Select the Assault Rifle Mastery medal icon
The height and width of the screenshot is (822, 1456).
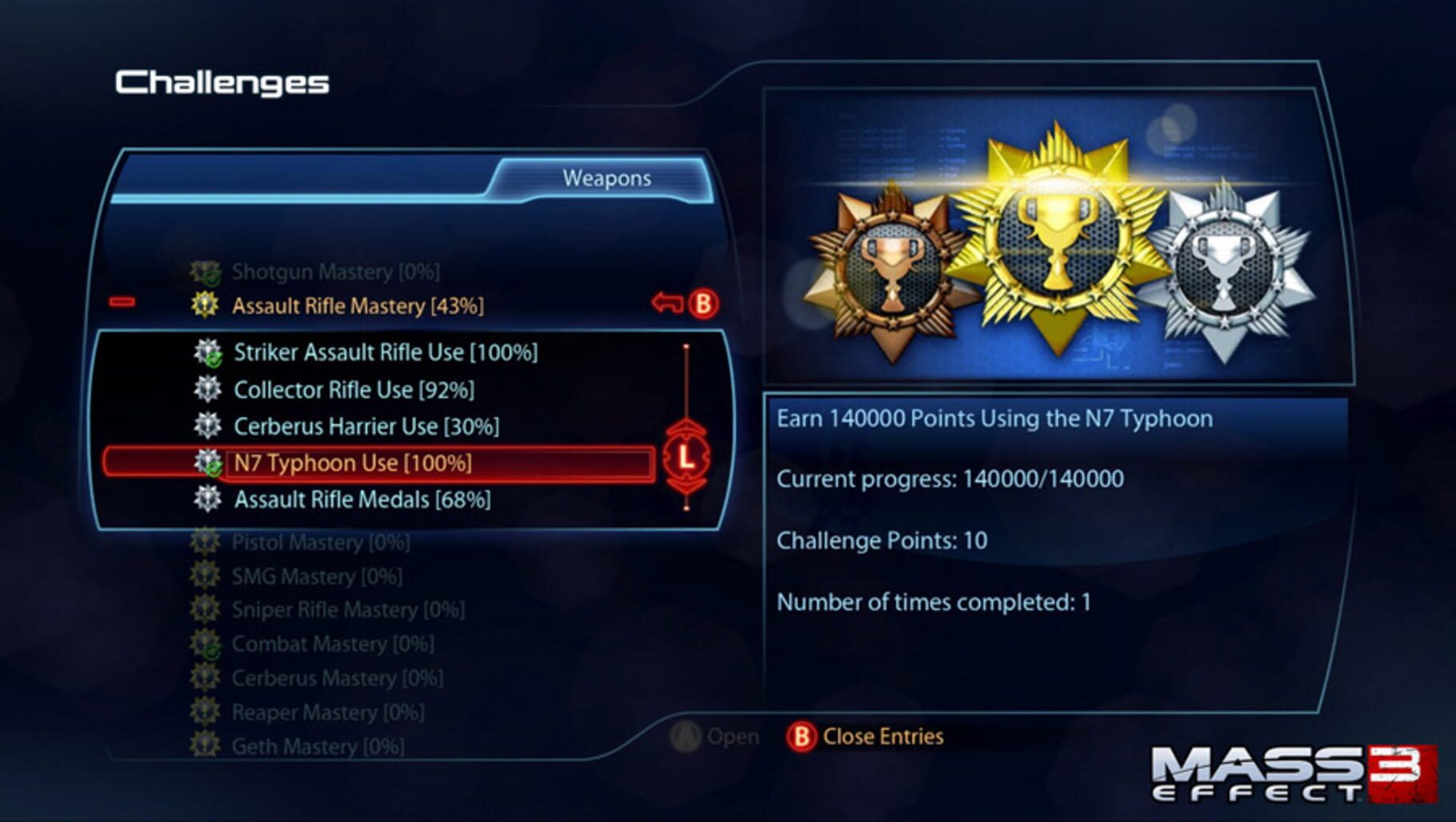tap(206, 305)
